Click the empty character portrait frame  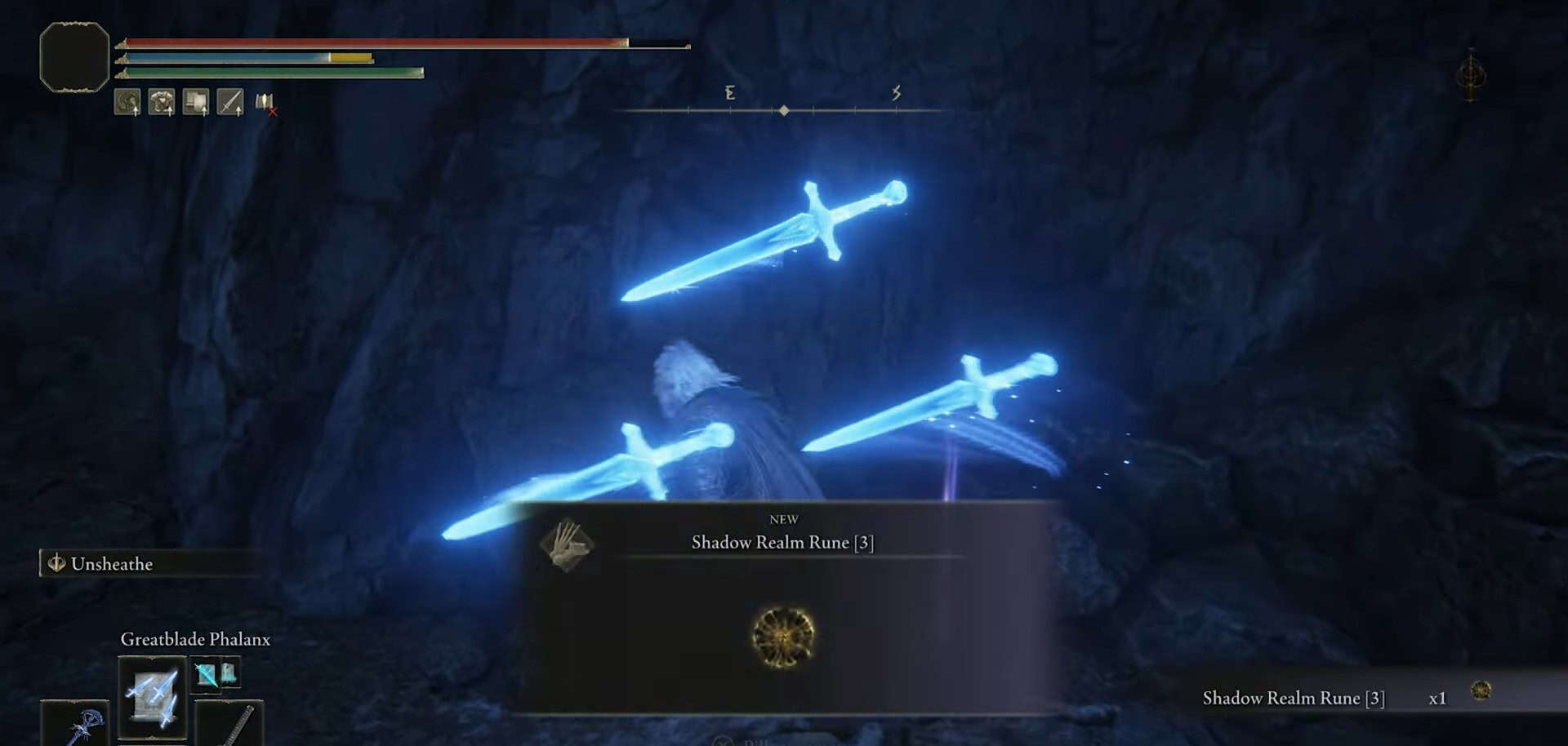tap(74, 57)
